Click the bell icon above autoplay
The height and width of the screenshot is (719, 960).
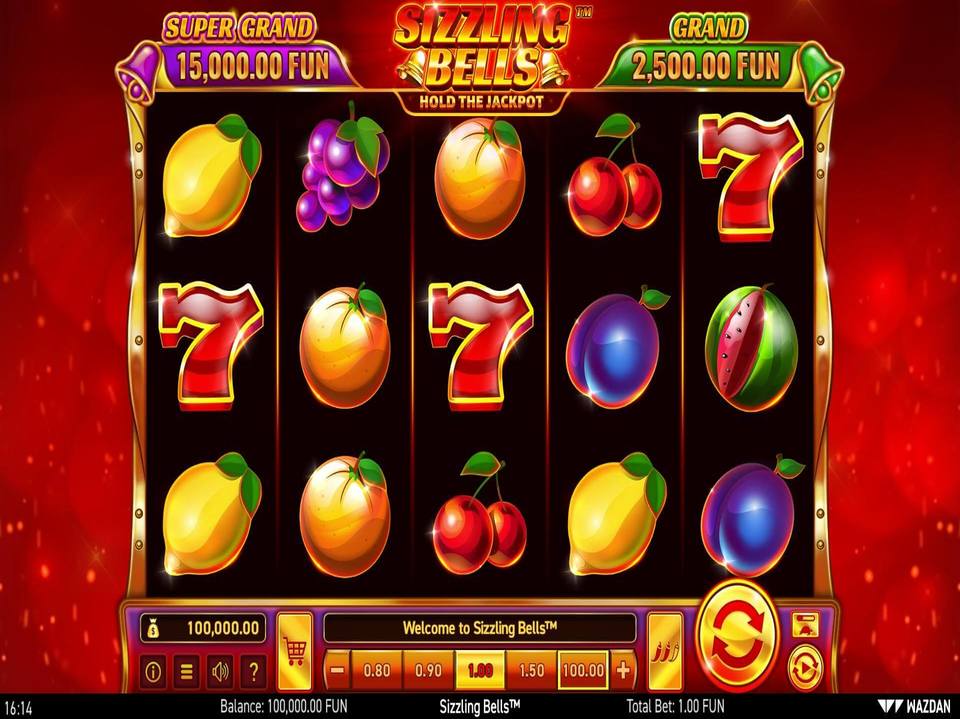(804, 626)
